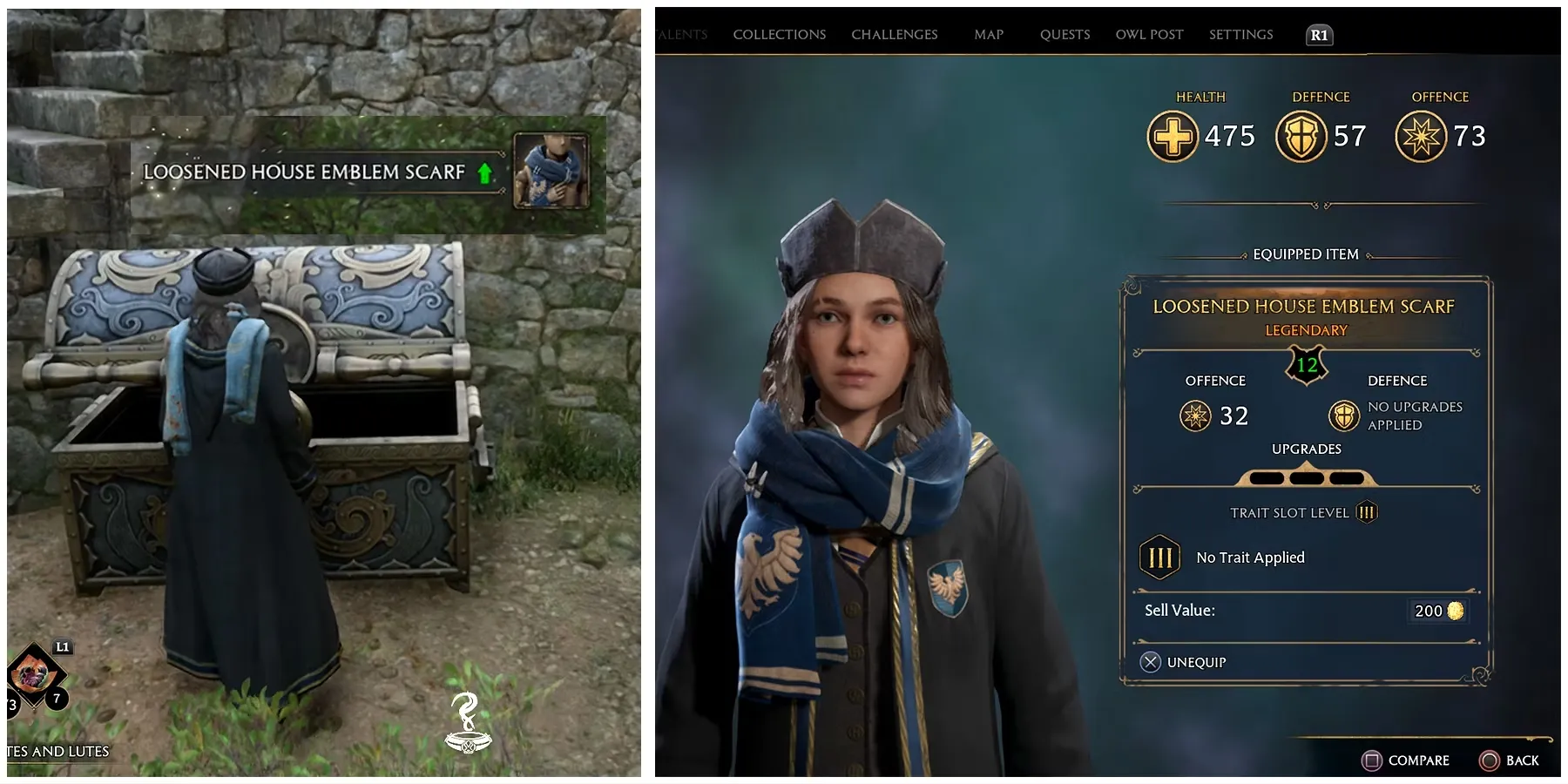Viewport: 1568px width, 784px height.
Task: Click the scarf loot notification thumbnail
Action: tap(550, 171)
